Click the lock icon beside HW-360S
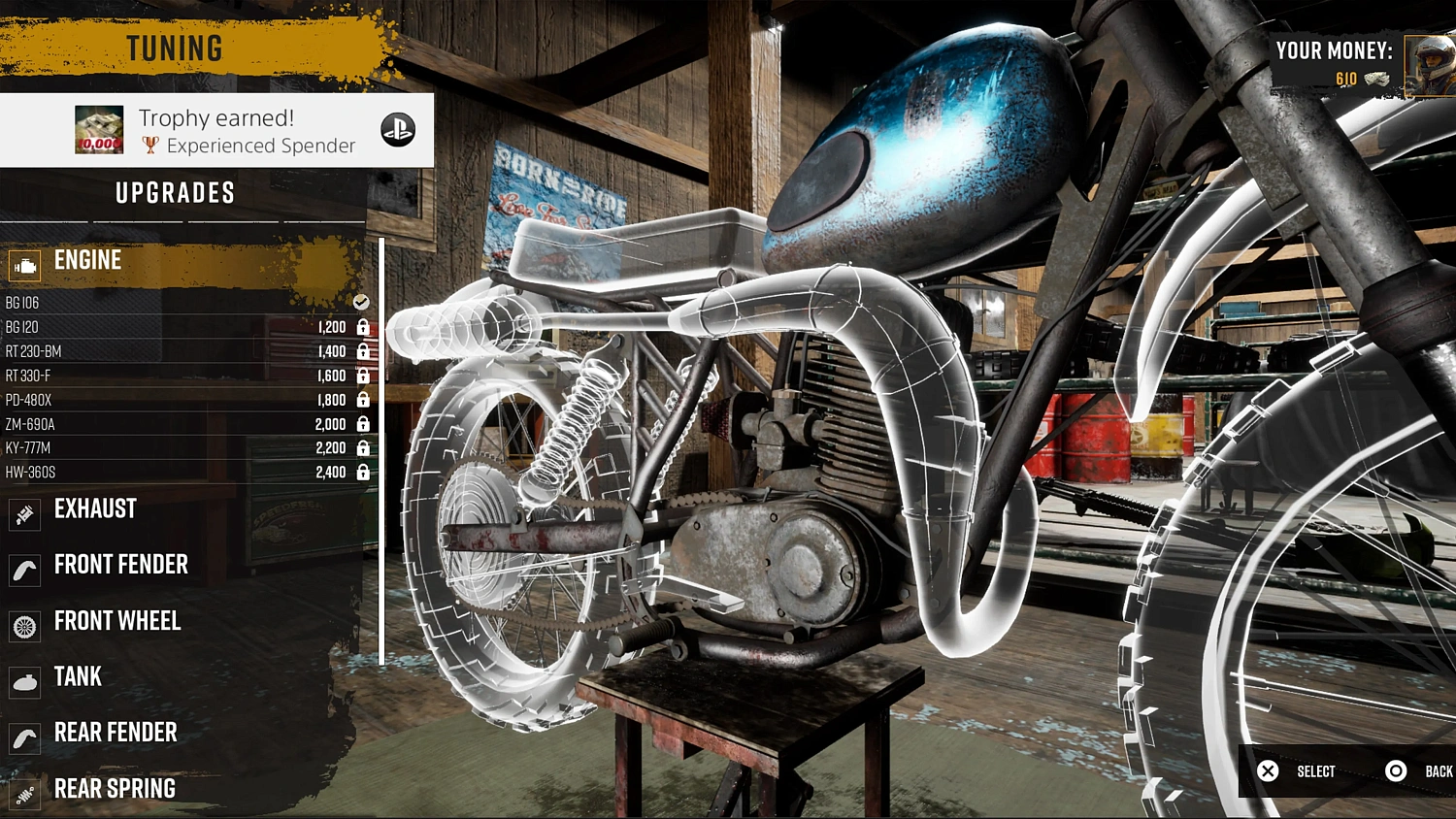The image size is (1456, 819). (361, 472)
